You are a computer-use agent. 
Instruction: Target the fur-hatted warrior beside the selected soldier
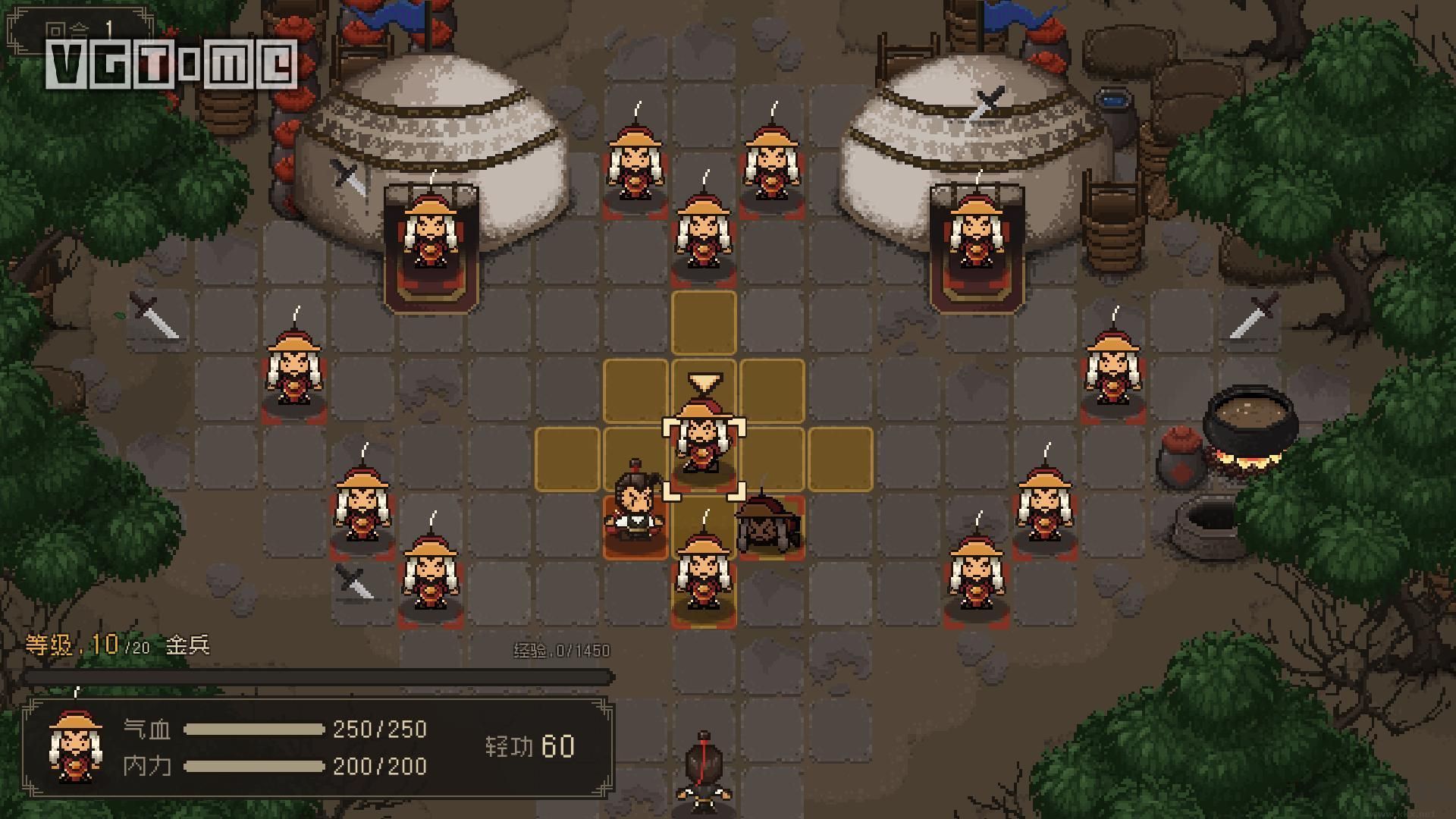pyautogui.click(x=770, y=525)
